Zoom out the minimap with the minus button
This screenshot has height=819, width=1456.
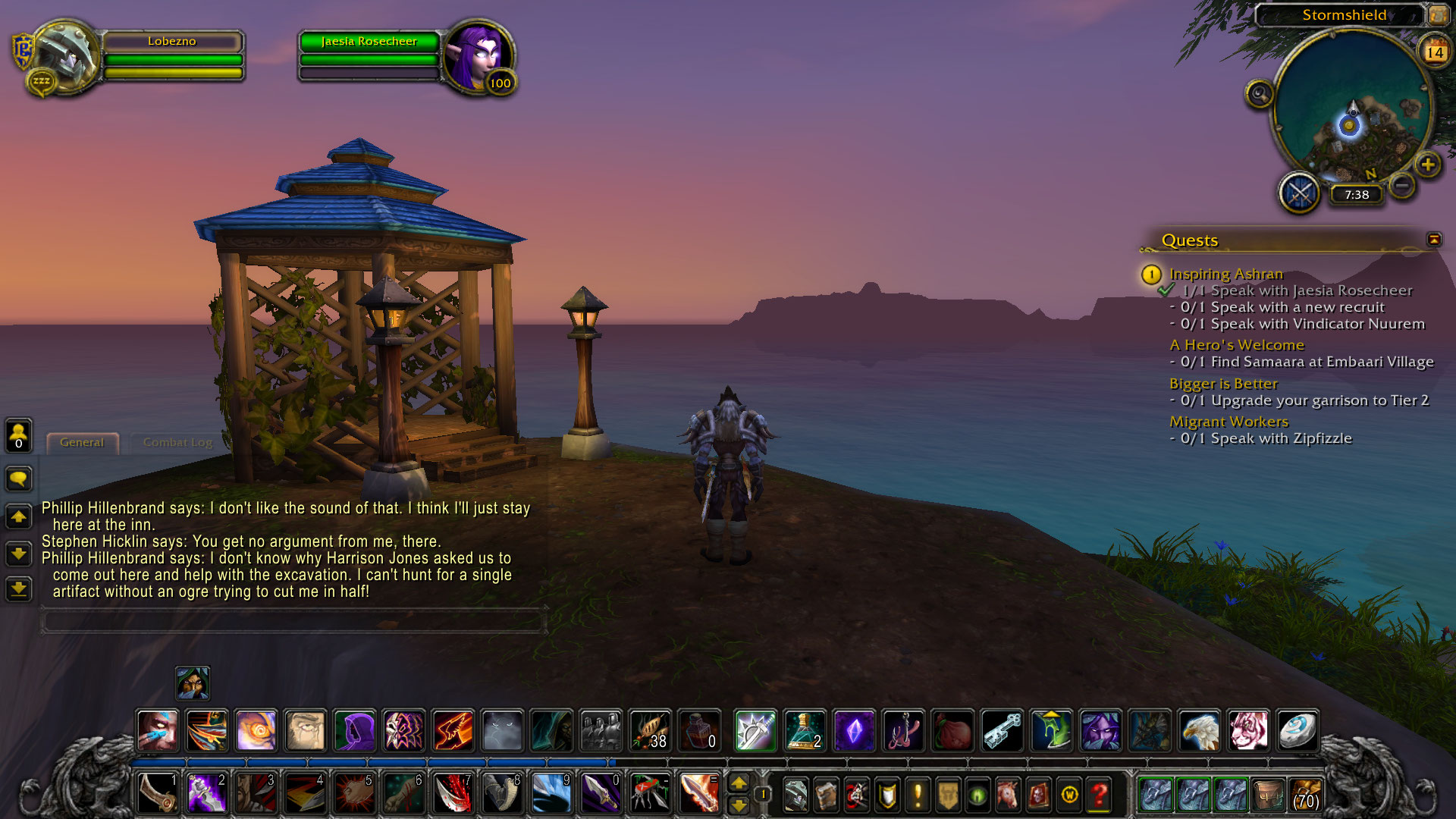[1403, 185]
